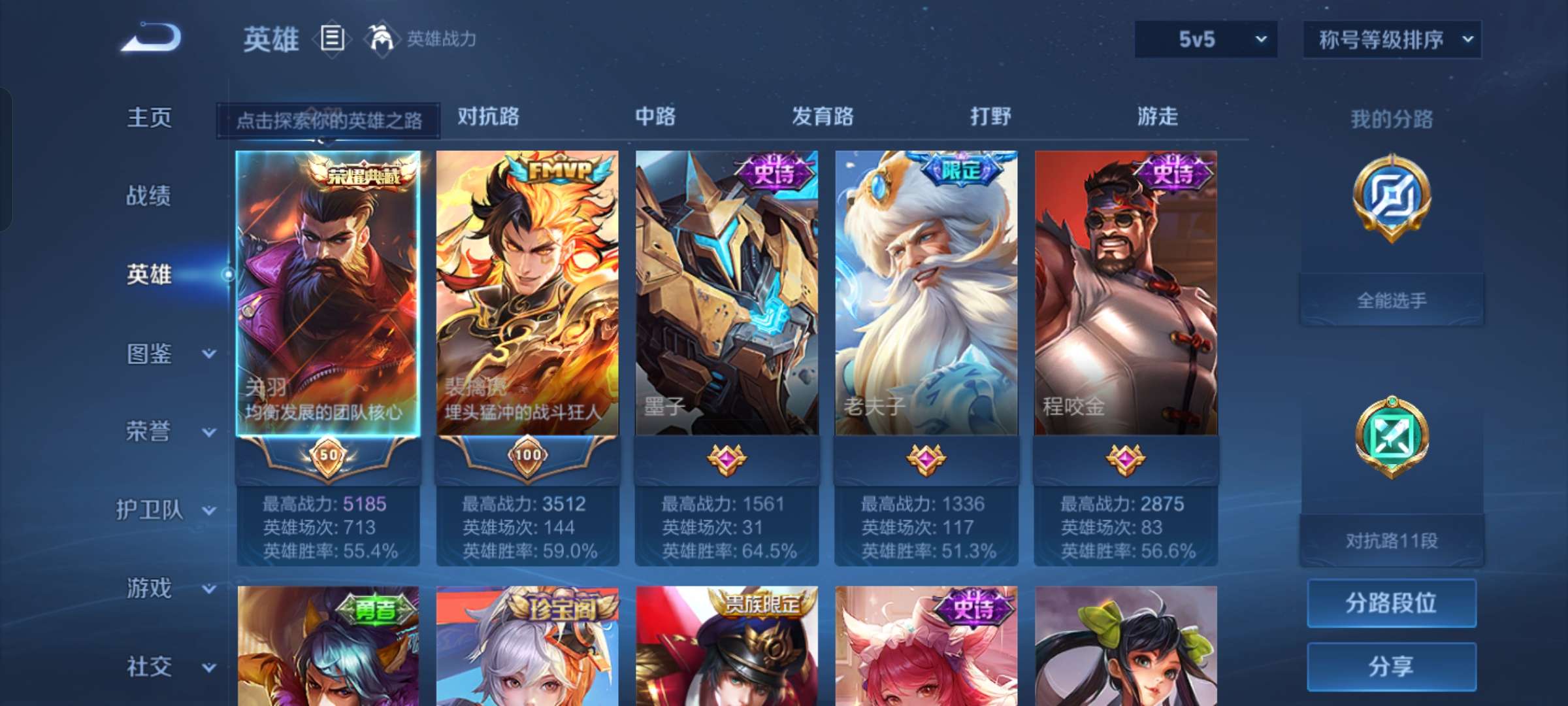Open the 战绩 sidebar menu item
This screenshot has height=706, width=1568.
149,196
